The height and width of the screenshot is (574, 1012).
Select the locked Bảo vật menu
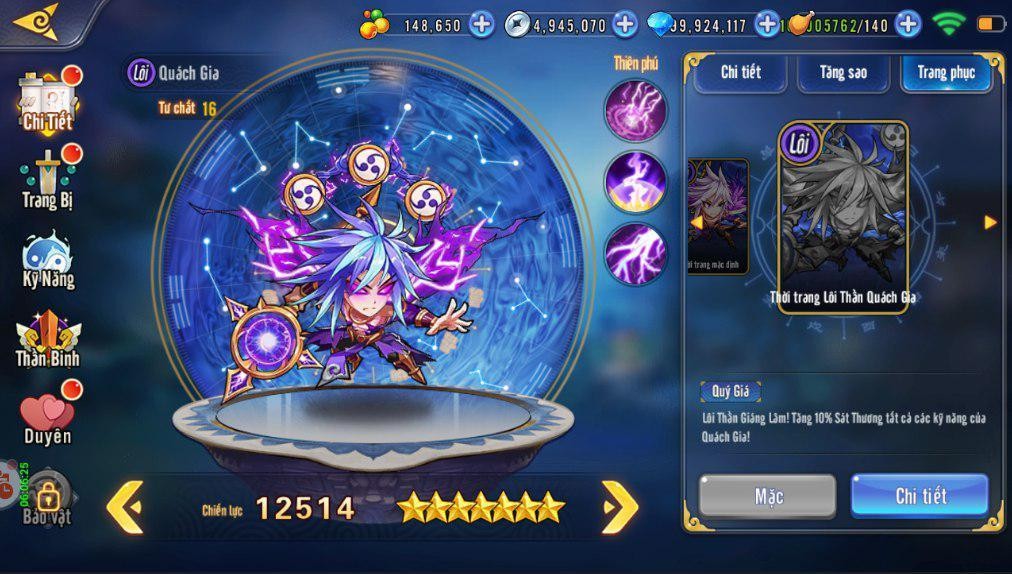(47, 498)
